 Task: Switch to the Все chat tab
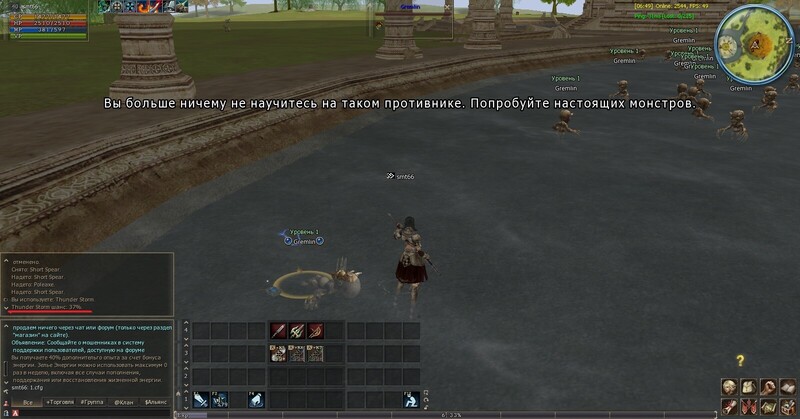click(29, 402)
